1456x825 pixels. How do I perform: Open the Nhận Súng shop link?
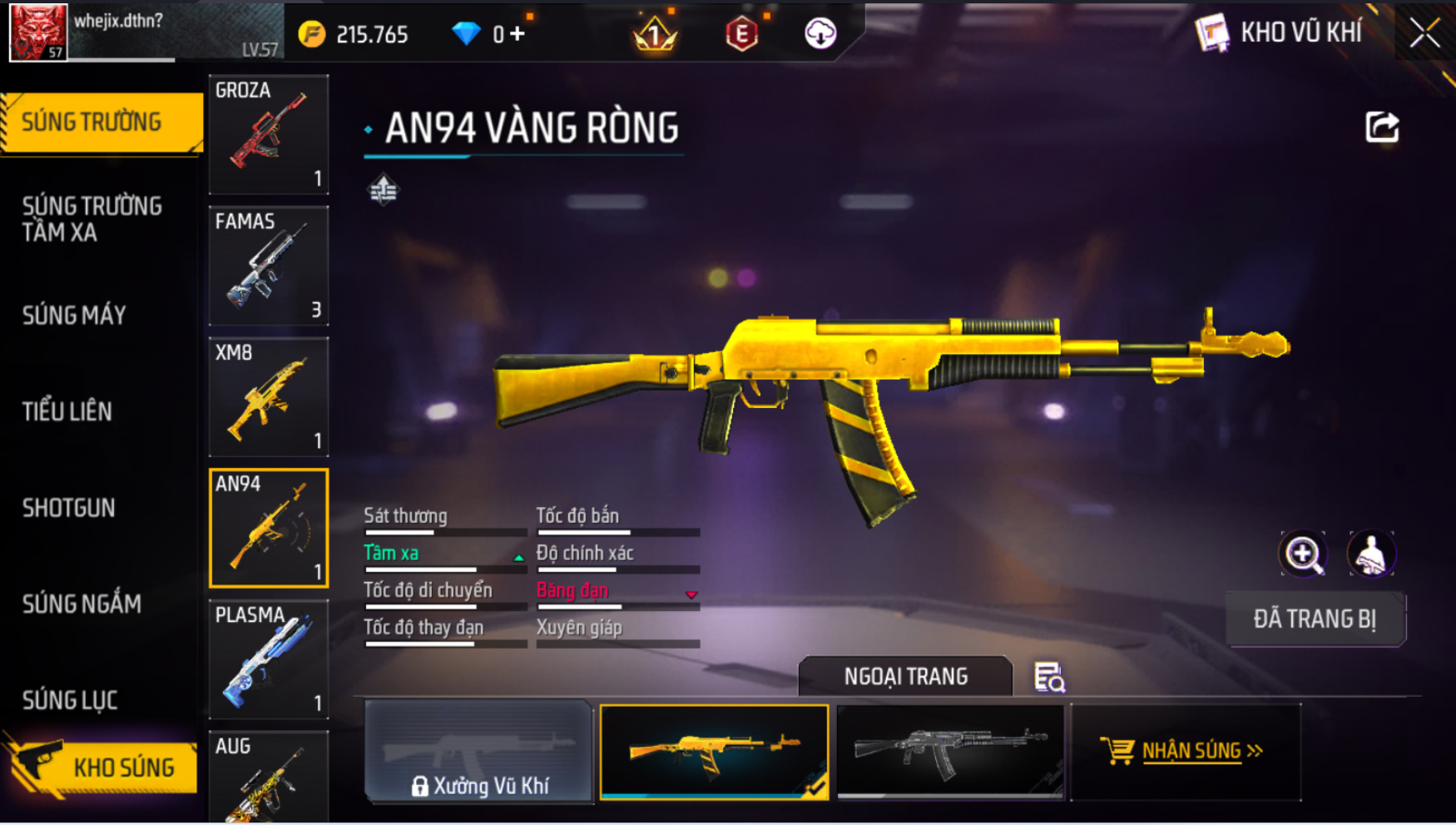[1186, 751]
